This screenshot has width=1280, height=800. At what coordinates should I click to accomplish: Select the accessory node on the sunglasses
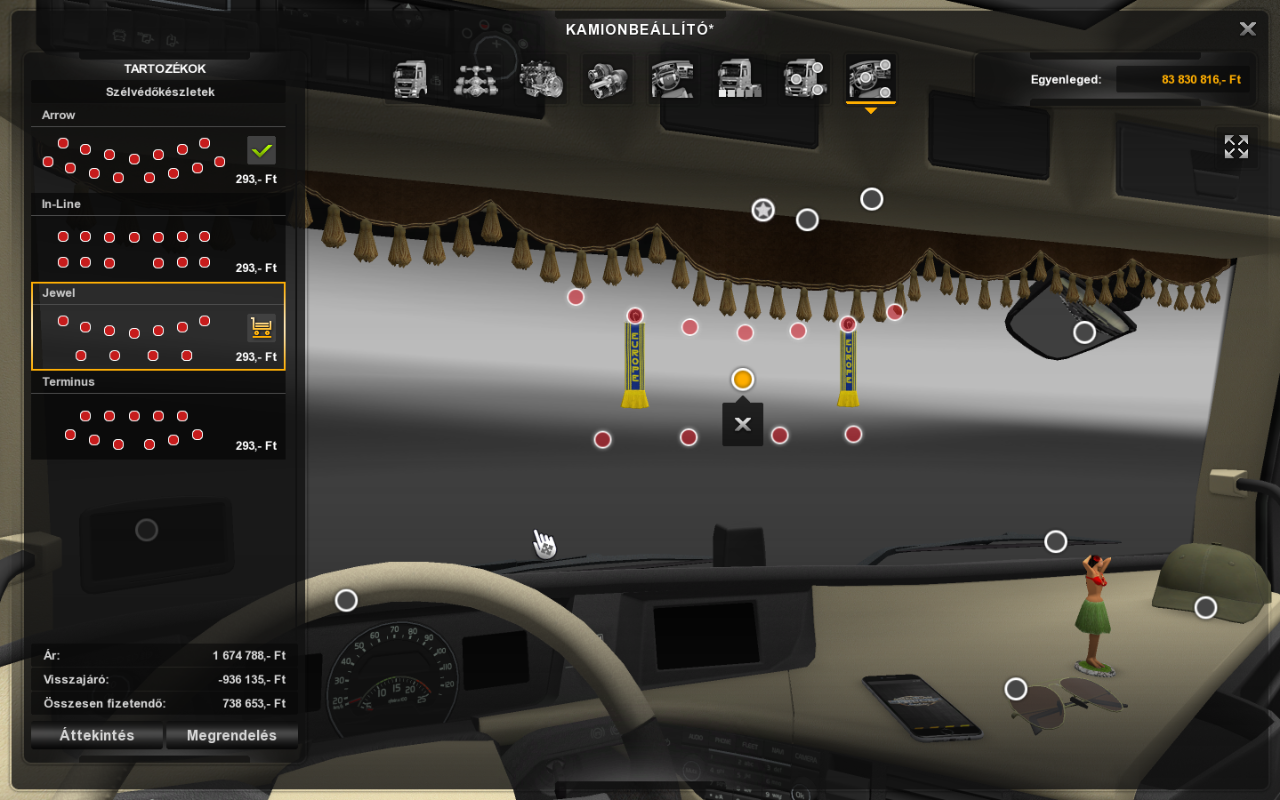[1016, 689]
